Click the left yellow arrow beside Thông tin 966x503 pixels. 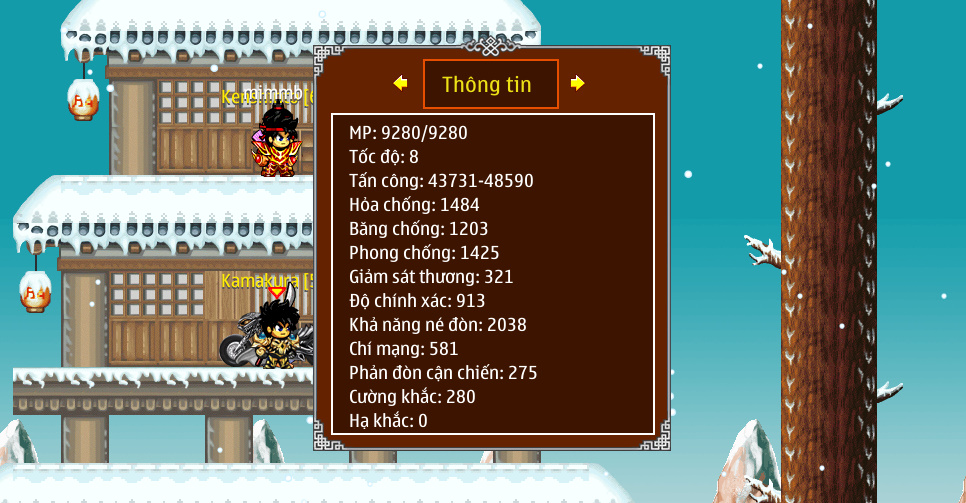tap(400, 83)
